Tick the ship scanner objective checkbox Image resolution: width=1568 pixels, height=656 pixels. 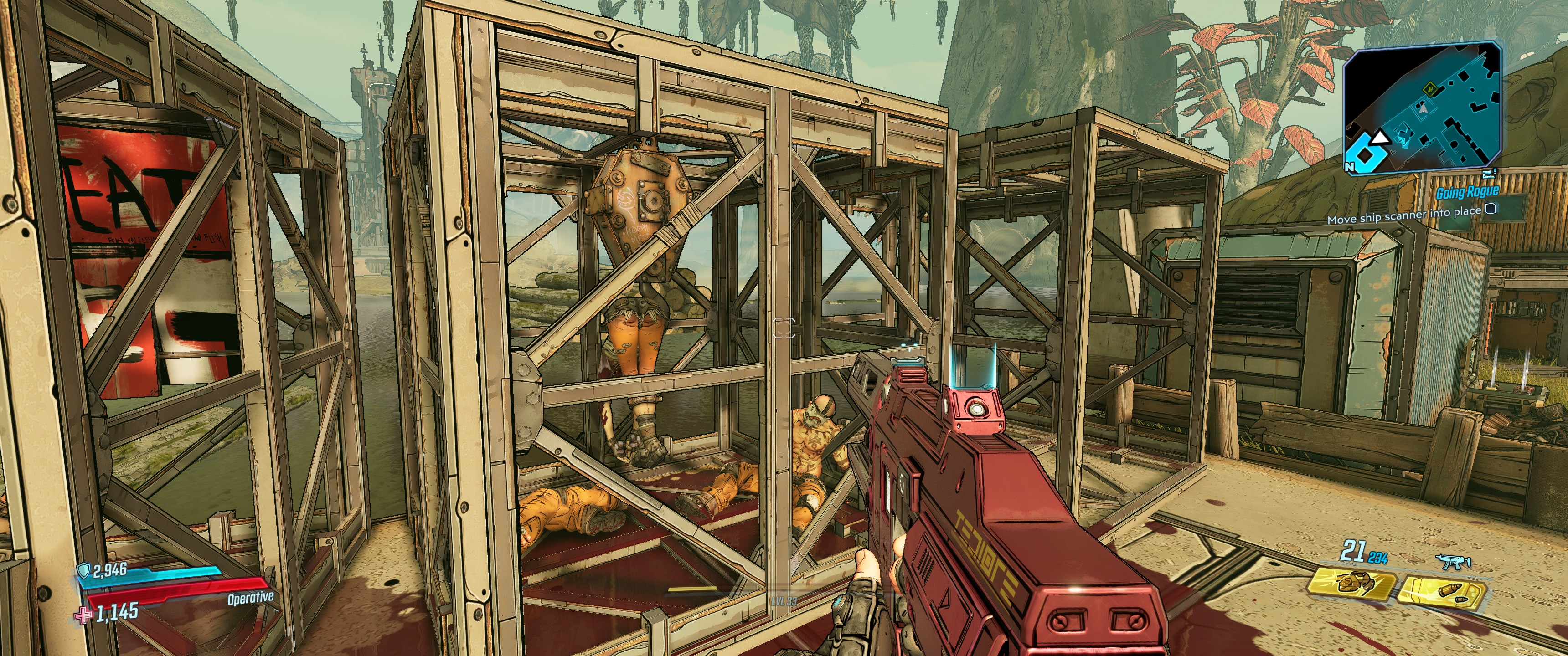point(1491,209)
